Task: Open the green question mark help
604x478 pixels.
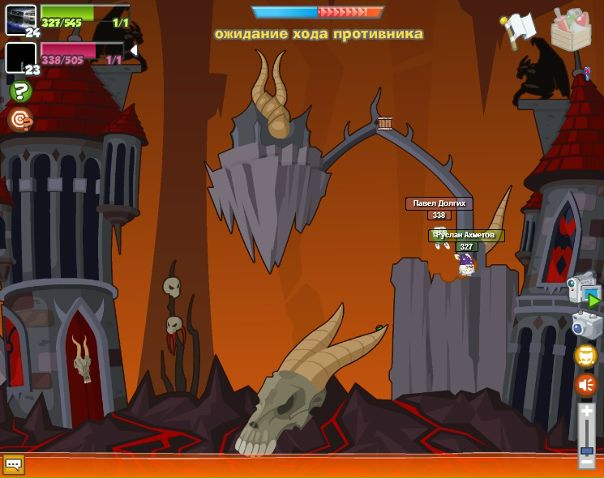Action: tap(20, 91)
